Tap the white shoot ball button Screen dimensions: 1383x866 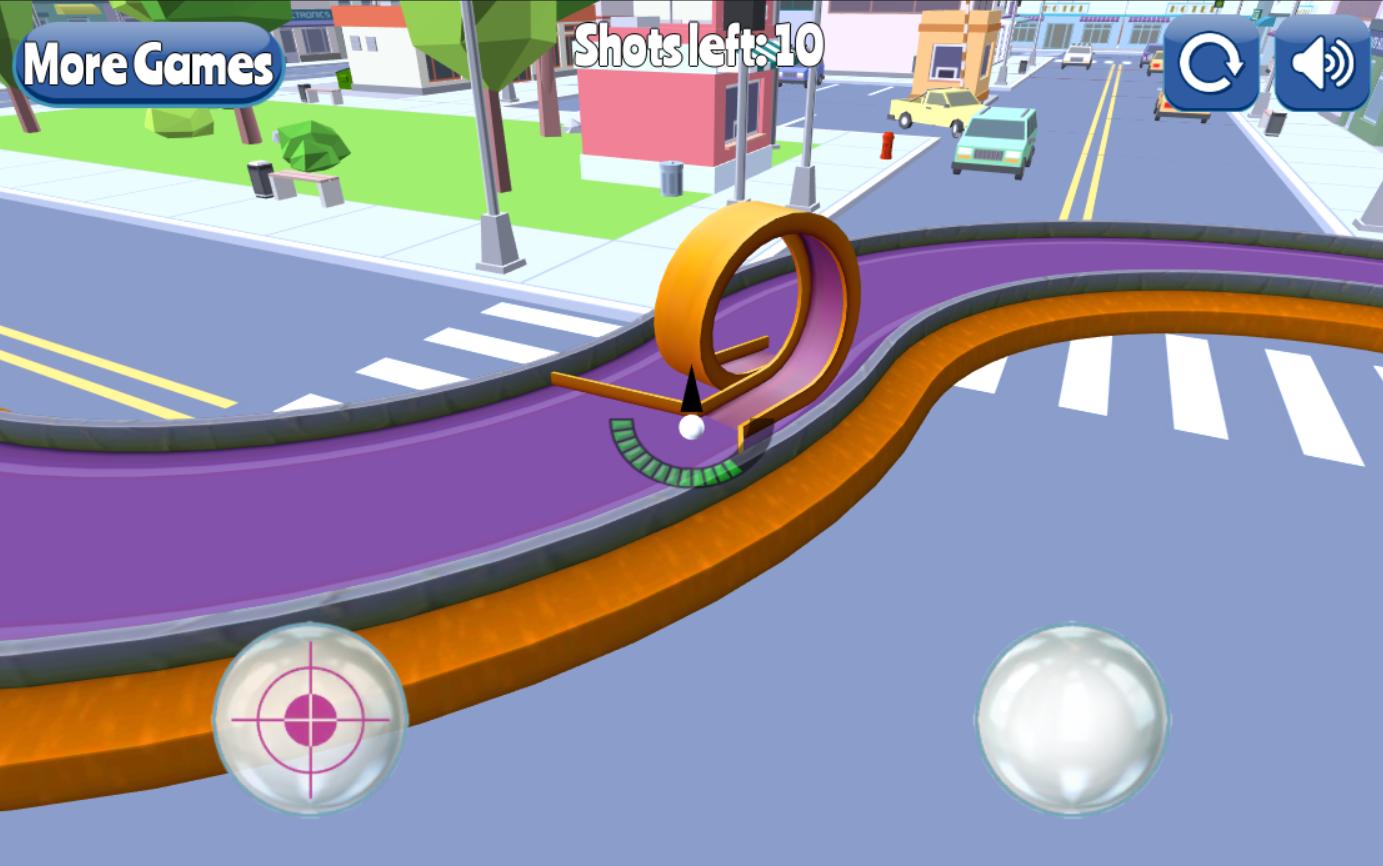click(1072, 718)
